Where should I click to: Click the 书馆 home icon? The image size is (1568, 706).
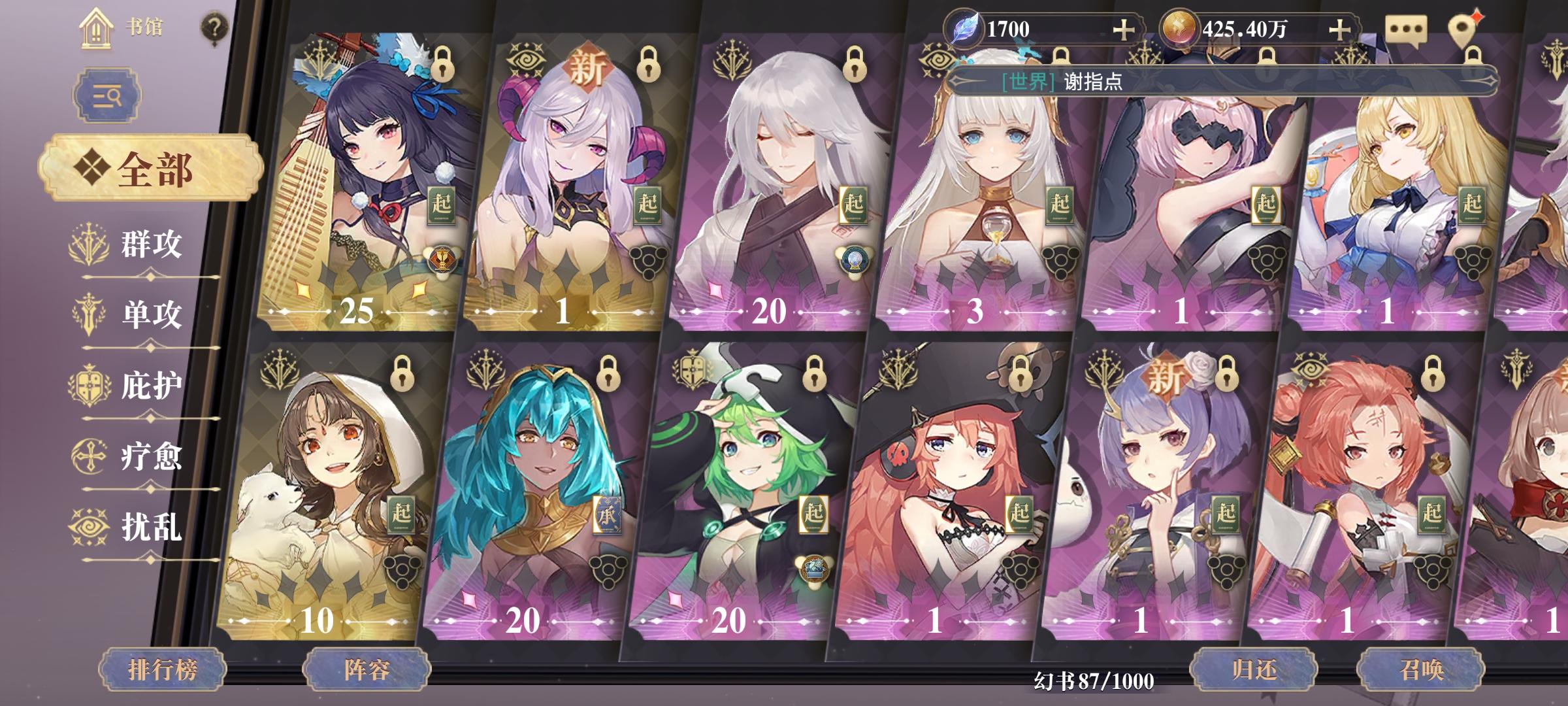95,27
